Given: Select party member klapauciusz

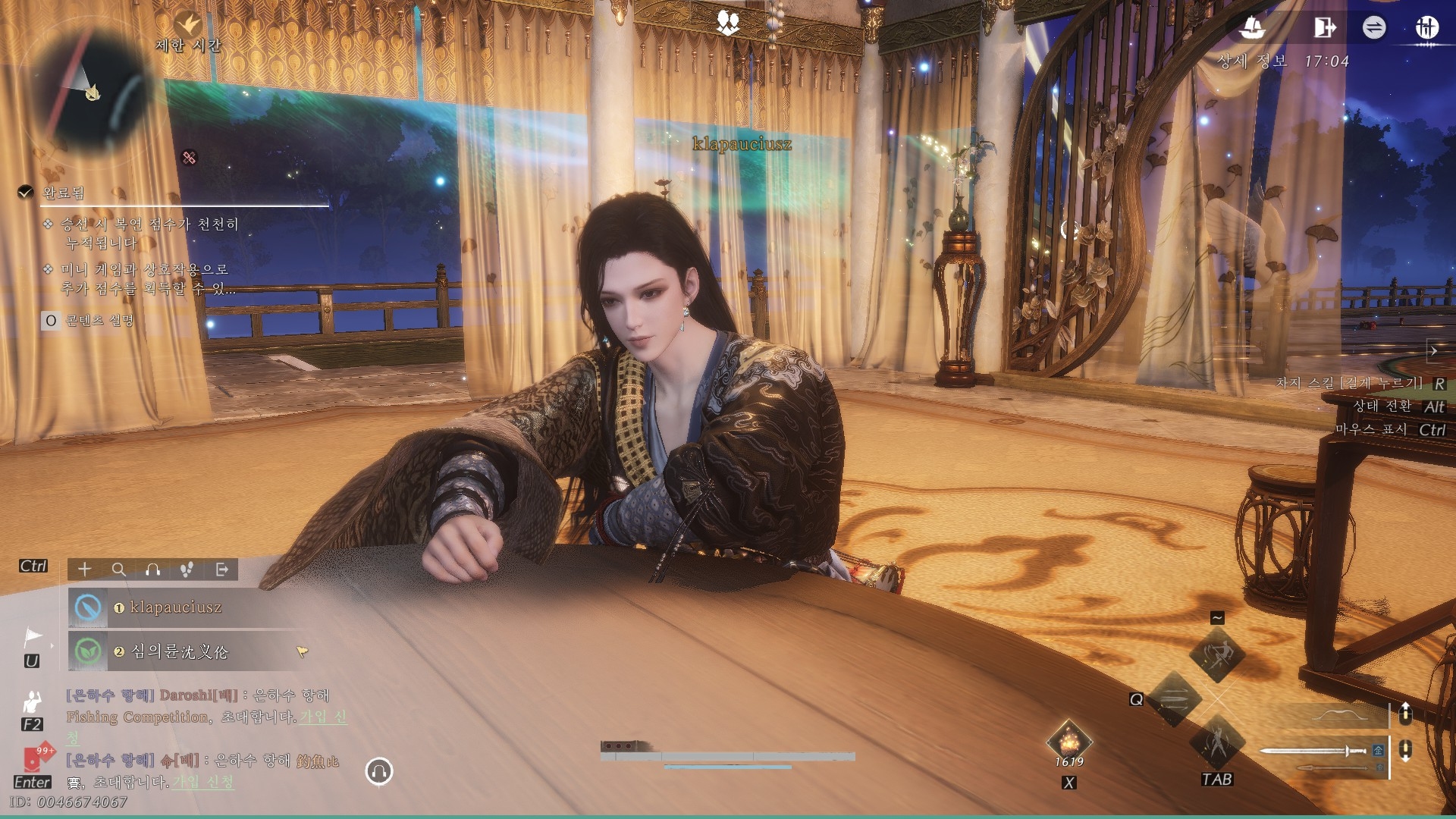Looking at the screenshot, I should click(176, 607).
